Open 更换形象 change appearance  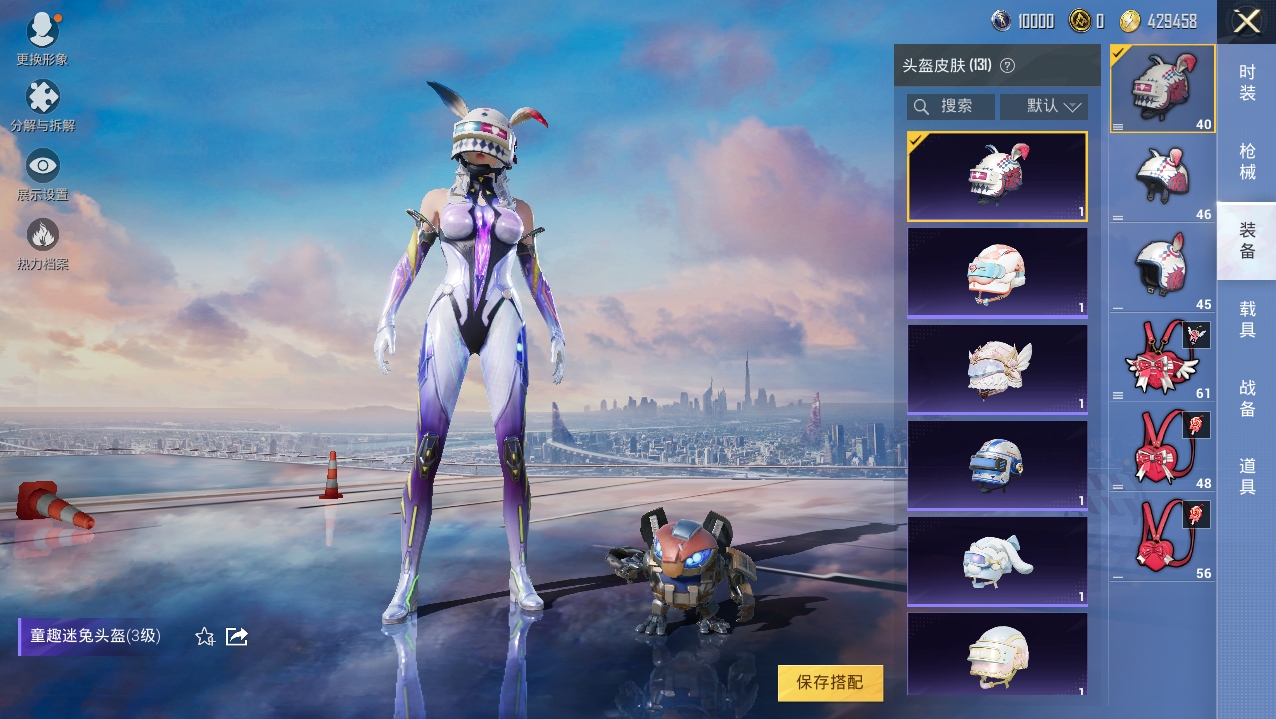[x=42, y=38]
